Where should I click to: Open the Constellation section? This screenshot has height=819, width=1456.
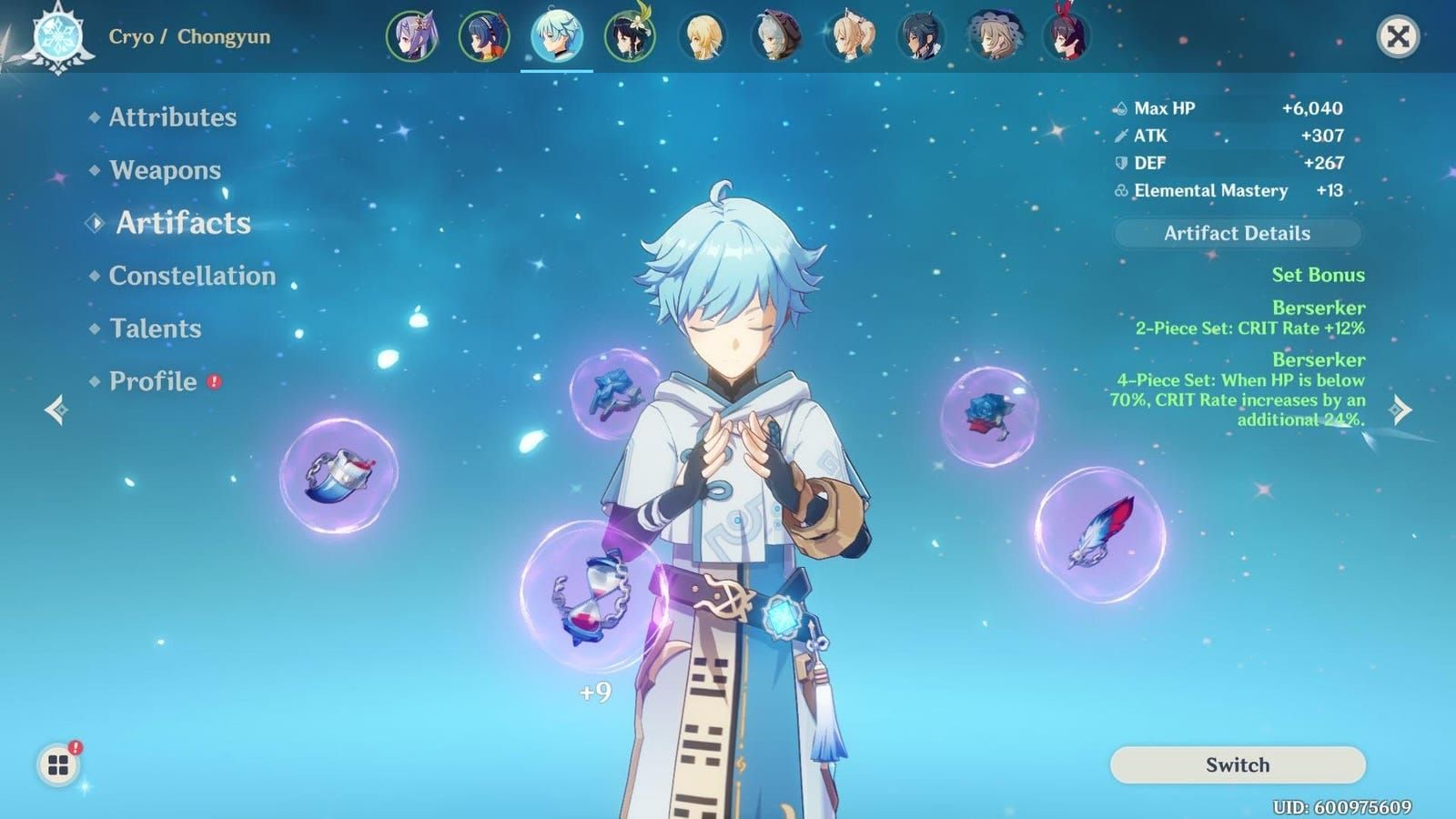pyautogui.click(x=191, y=276)
